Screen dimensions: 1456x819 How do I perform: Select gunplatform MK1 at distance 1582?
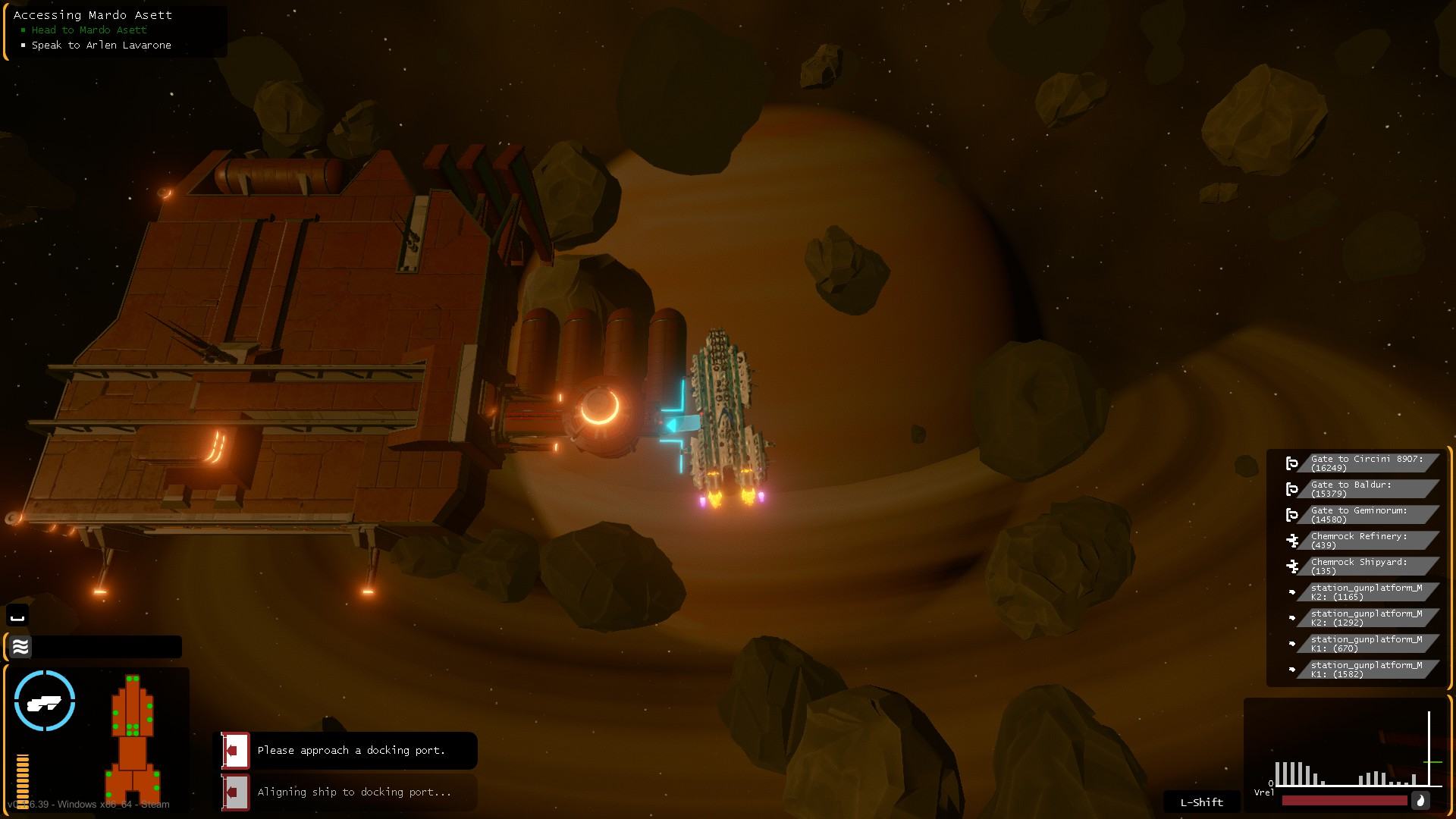pyautogui.click(x=1367, y=670)
